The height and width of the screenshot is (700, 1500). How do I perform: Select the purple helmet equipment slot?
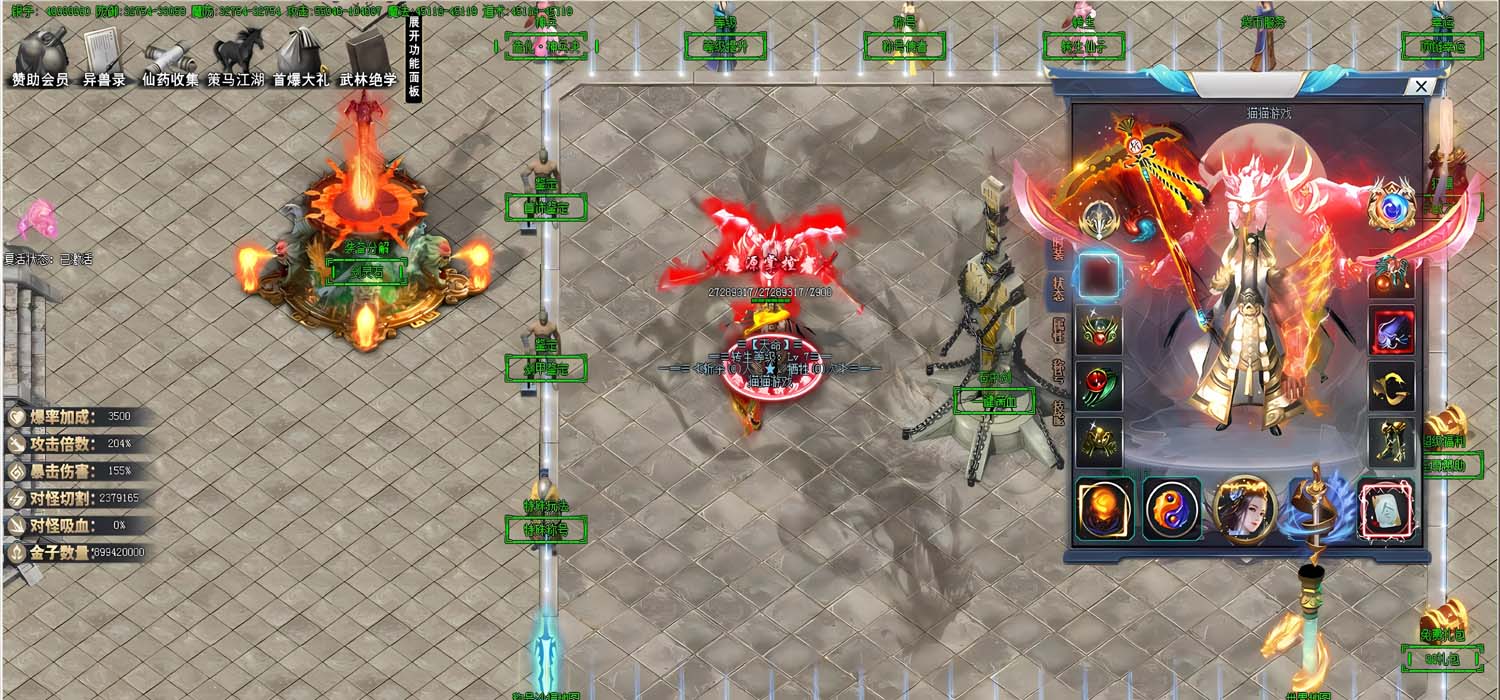pyautogui.click(x=1391, y=330)
